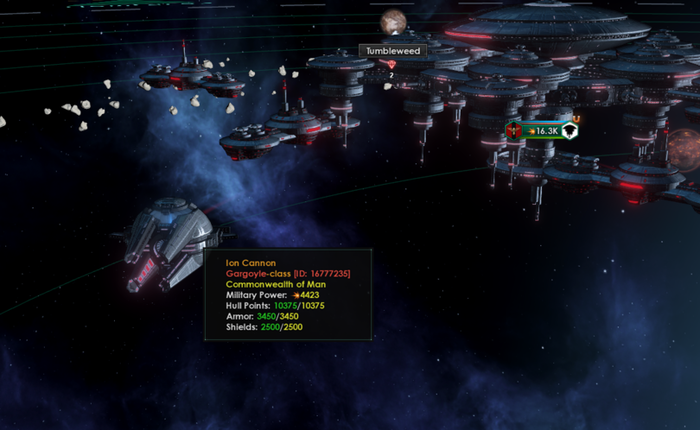This screenshot has width=700, height=430.
Task: Click the red mineral deposit icon below Tumbleweed
Action: point(391,65)
